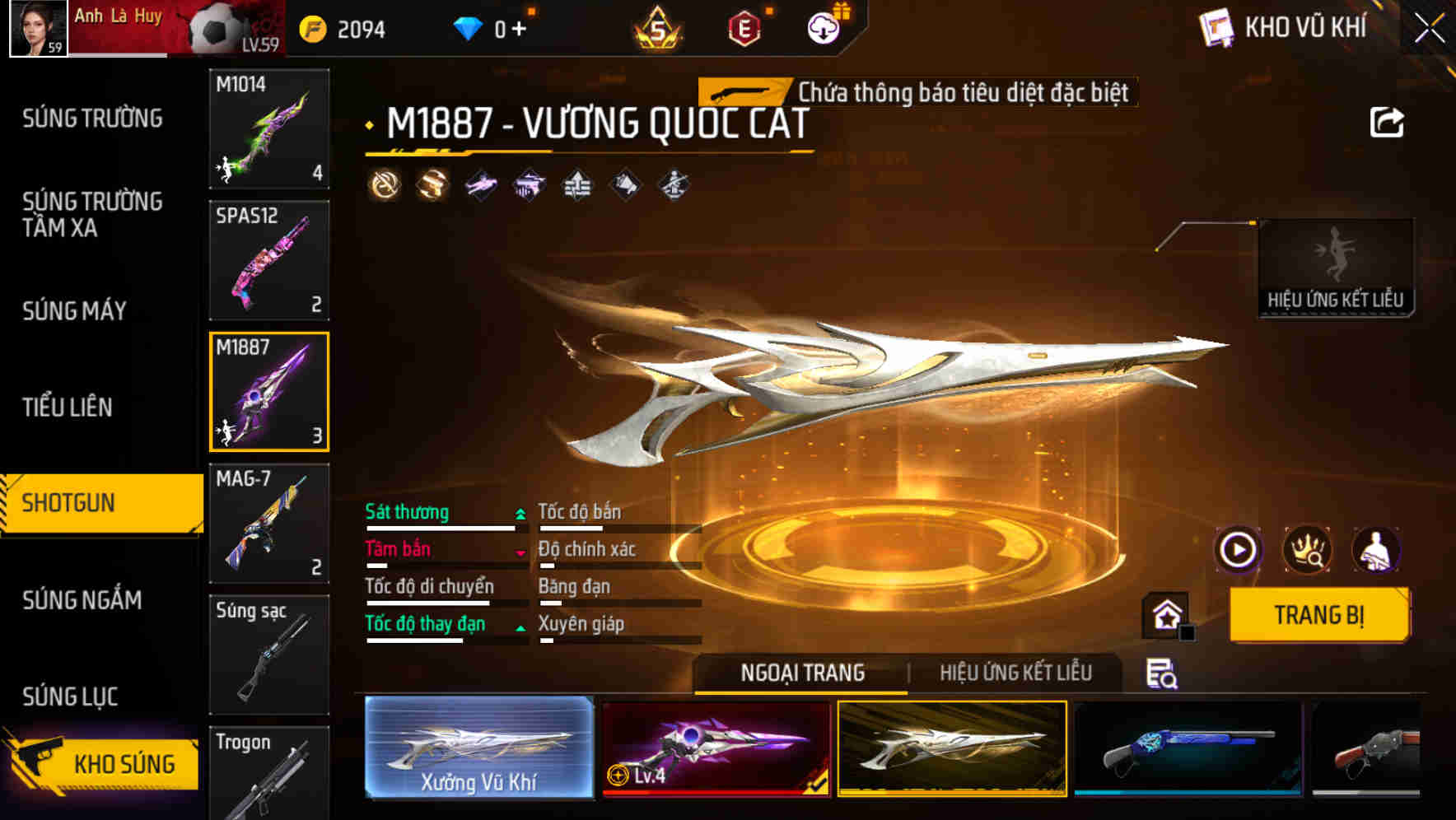Open the armor penetration arrow skill icon
Screen dimensions: 1456x820
[576, 185]
